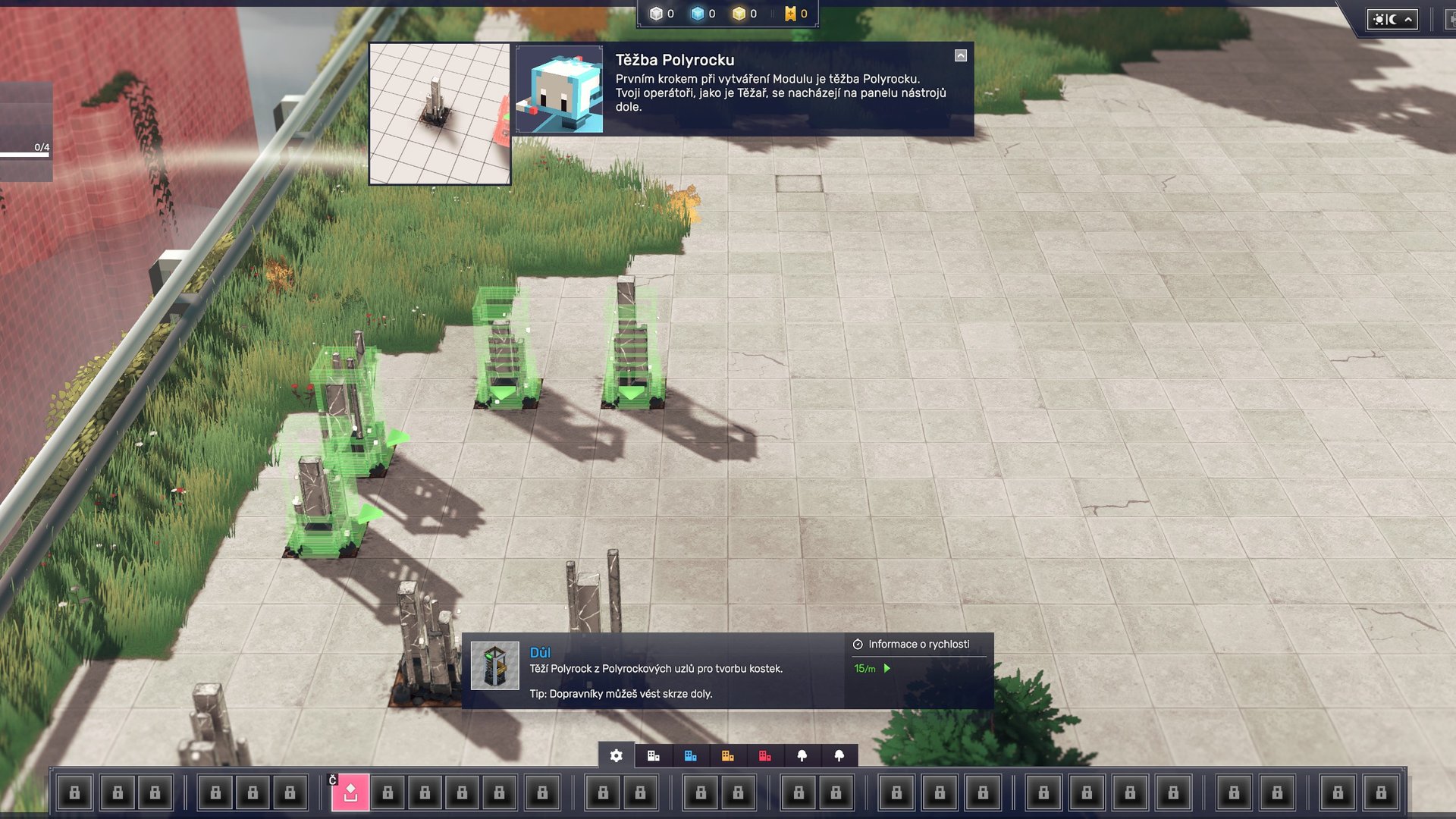1456x819 pixels.
Task: Click the Důl name label
Action: coord(539,652)
